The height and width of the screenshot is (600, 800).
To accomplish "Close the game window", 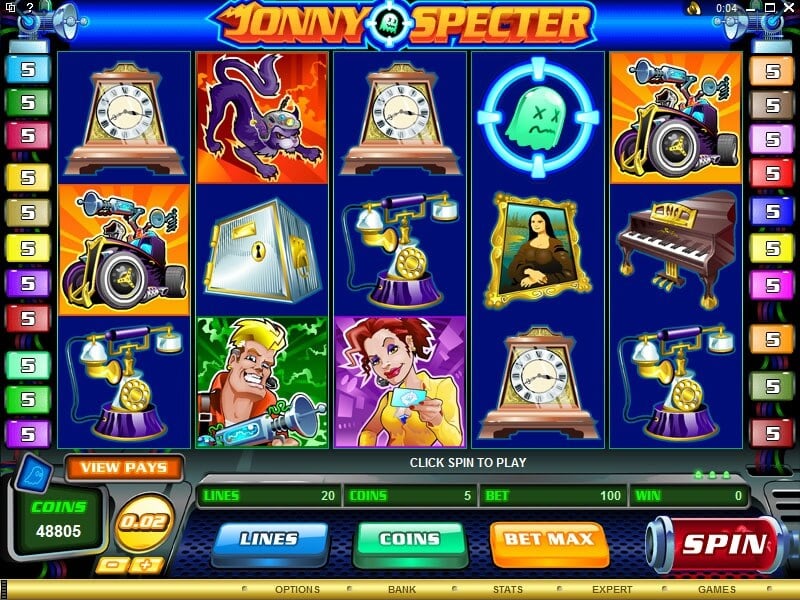I will pos(788,8).
